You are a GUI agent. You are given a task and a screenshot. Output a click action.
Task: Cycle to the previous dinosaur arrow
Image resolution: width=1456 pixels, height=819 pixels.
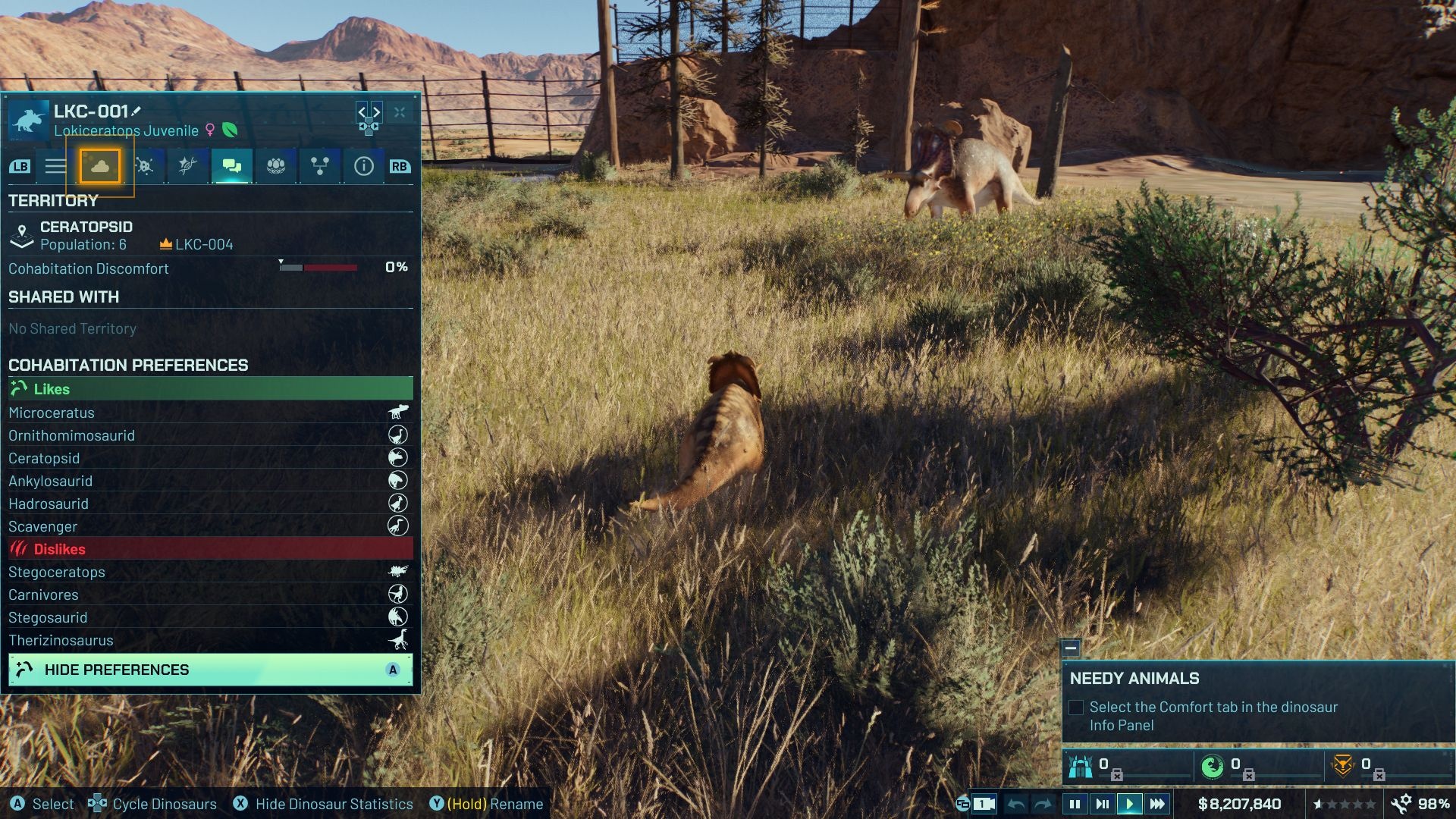[x=362, y=112]
